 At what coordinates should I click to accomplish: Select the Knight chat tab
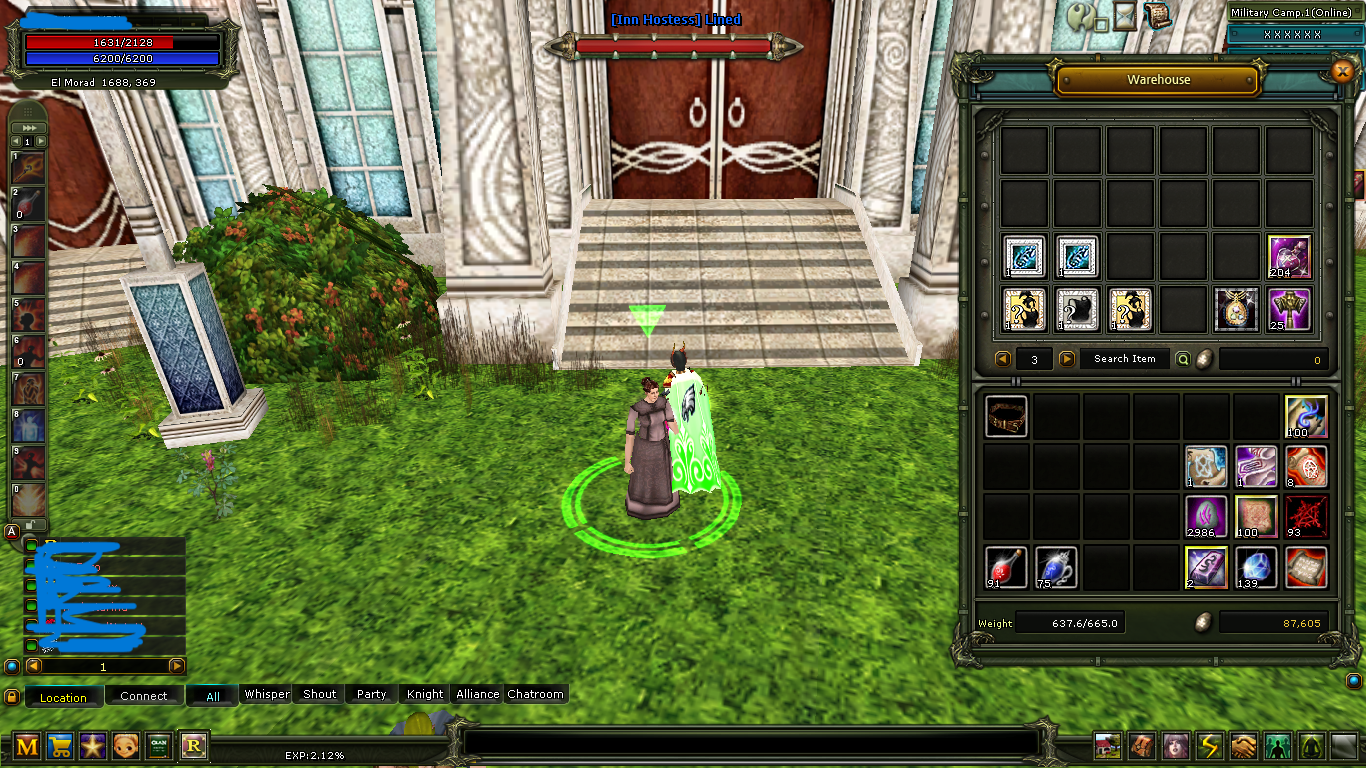(x=423, y=693)
